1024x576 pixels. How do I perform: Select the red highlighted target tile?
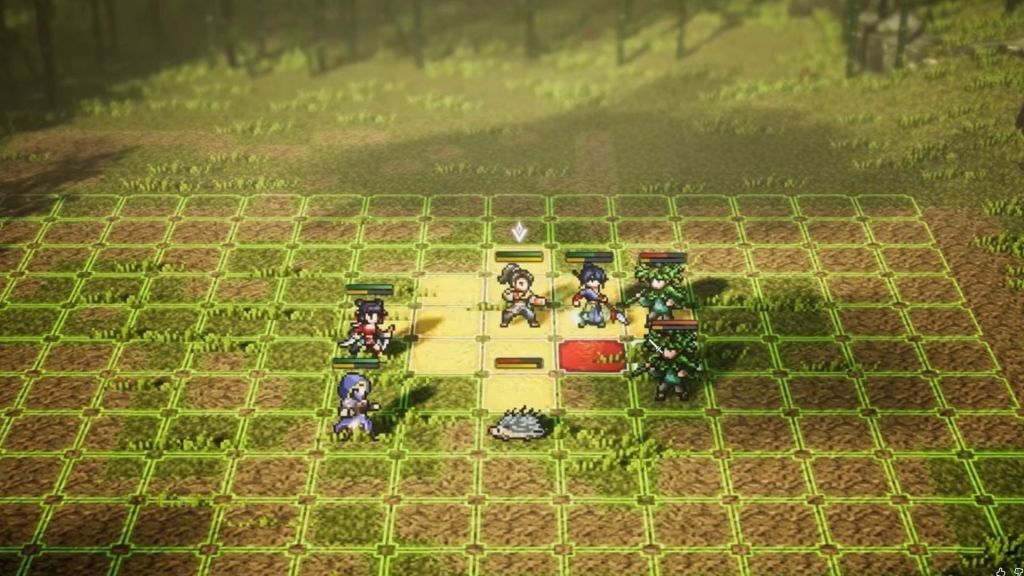tap(592, 355)
